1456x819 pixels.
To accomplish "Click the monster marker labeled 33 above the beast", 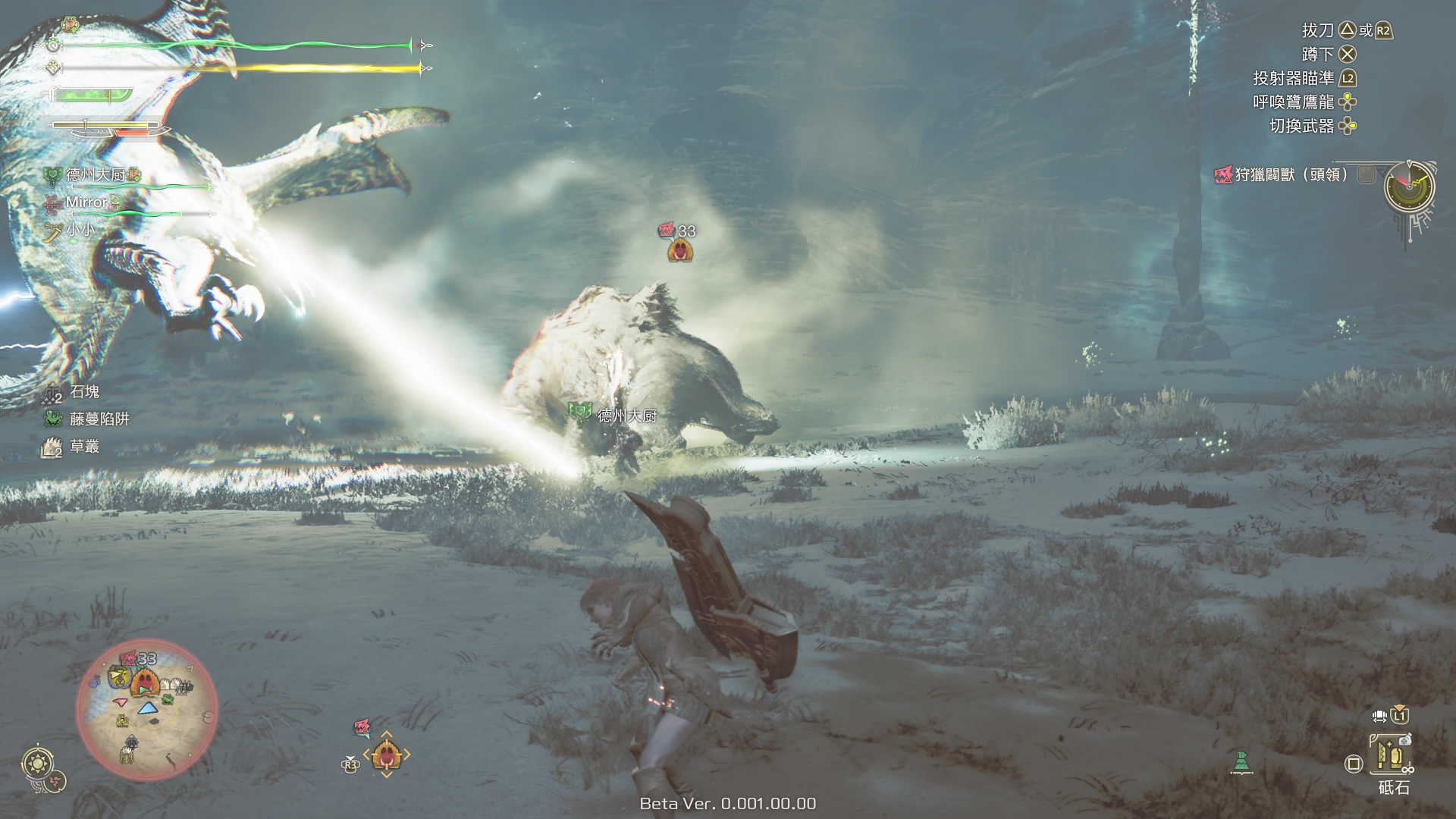I will pyautogui.click(x=681, y=249).
